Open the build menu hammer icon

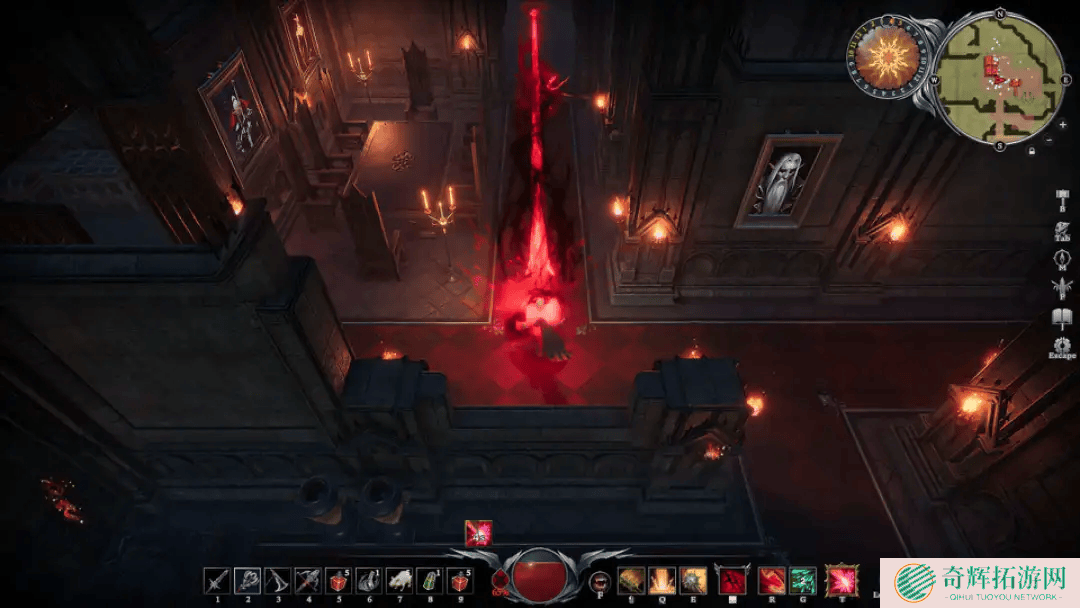(1062, 200)
